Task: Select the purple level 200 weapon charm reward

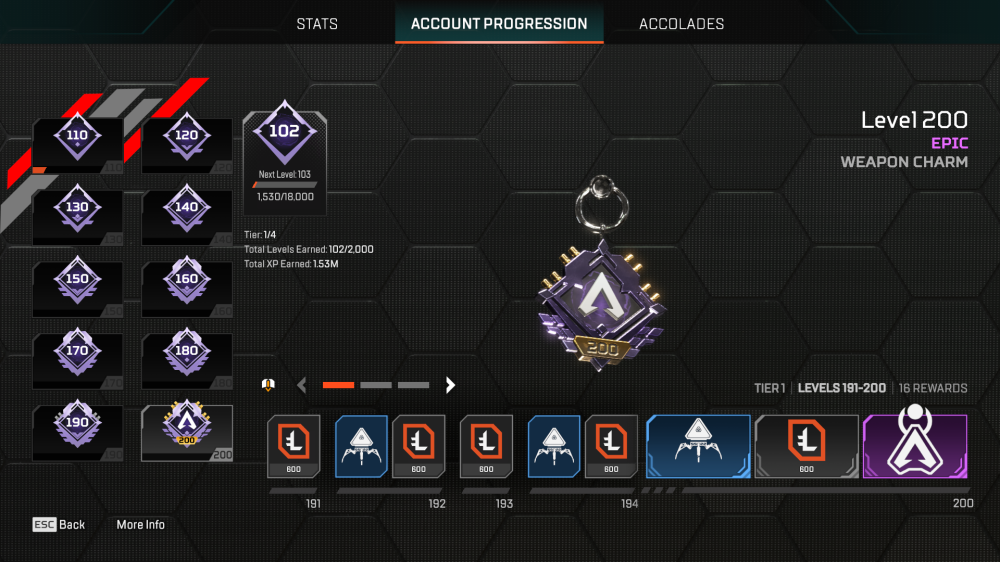Action: point(915,445)
